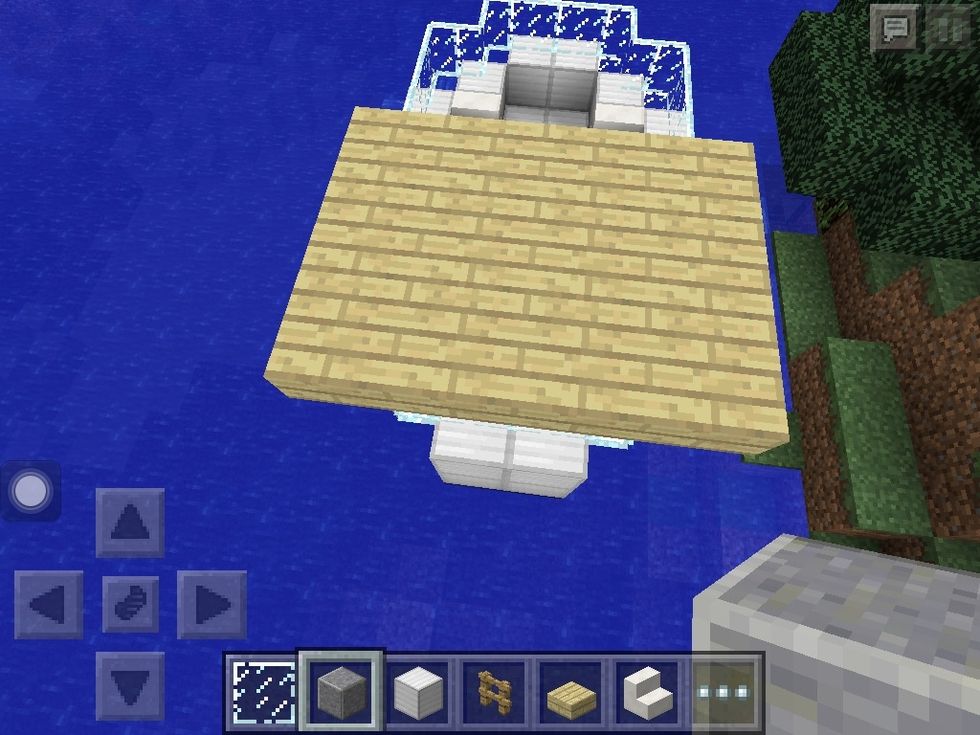The width and height of the screenshot is (980, 735).
Task: Open the inventory with the three-dots button
Action: [x=725, y=691]
